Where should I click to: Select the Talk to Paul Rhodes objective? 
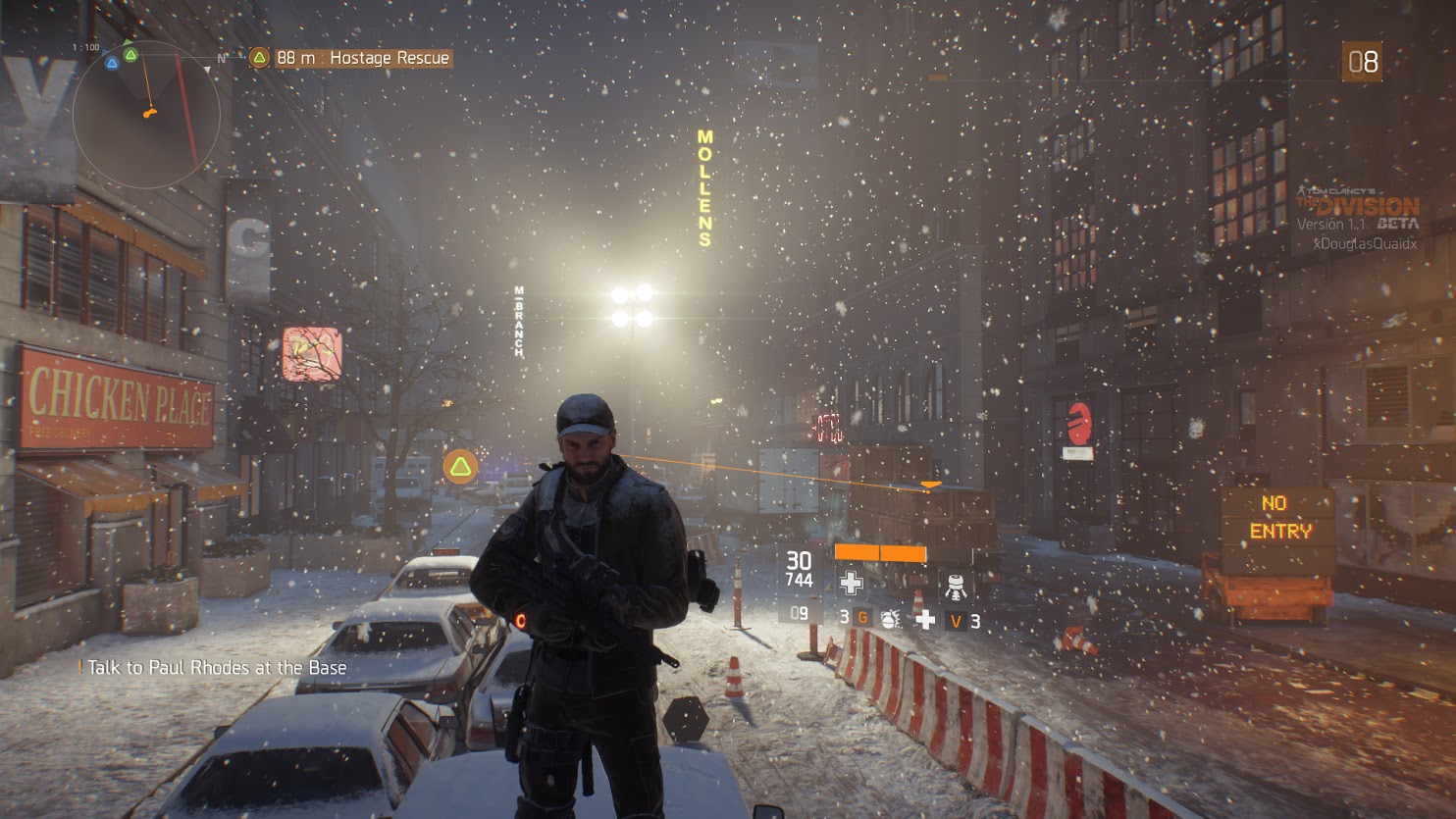pyautogui.click(x=216, y=668)
